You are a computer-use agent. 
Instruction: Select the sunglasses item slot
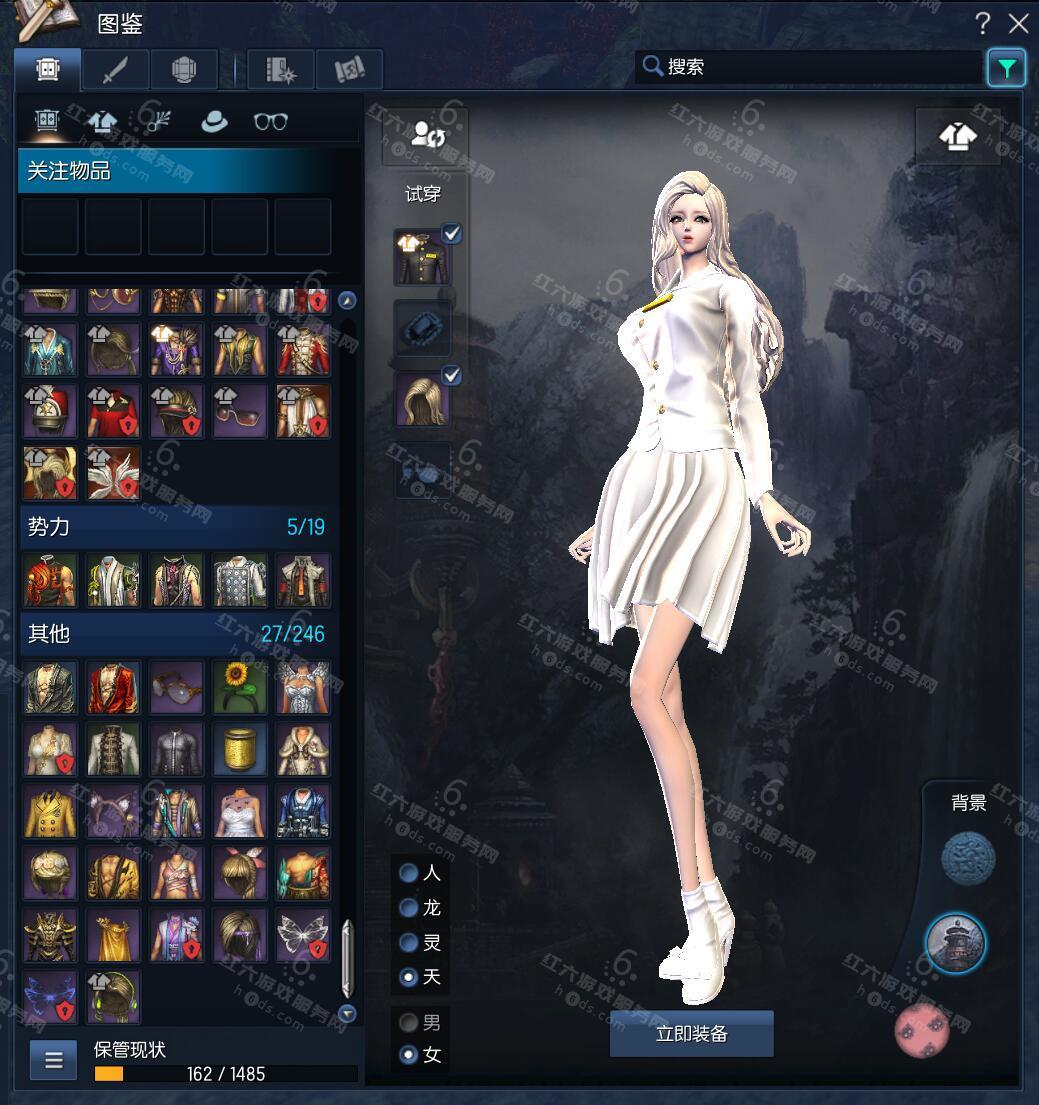coord(240,411)
